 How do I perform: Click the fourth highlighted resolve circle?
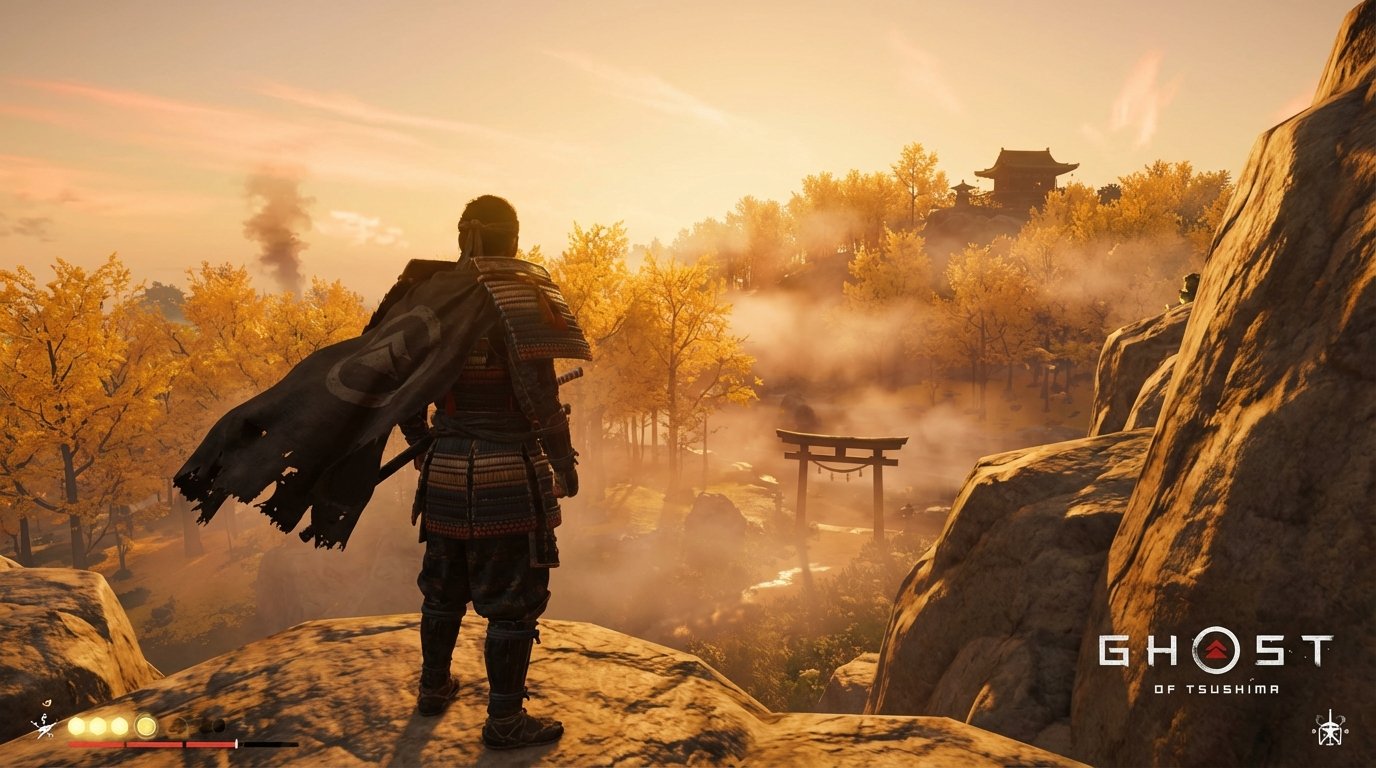145,726
